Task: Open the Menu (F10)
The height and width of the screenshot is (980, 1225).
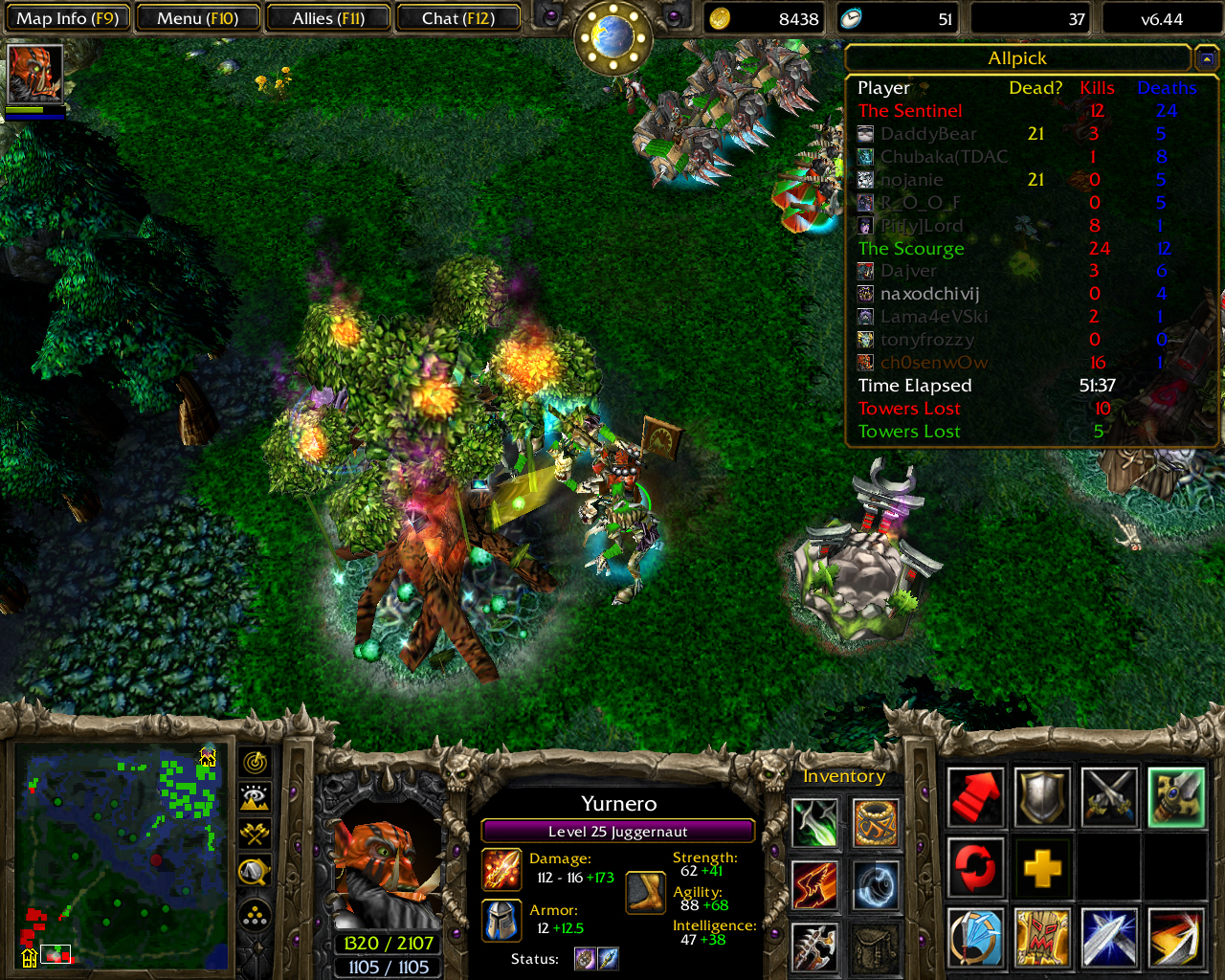Action: coord(197,16)
